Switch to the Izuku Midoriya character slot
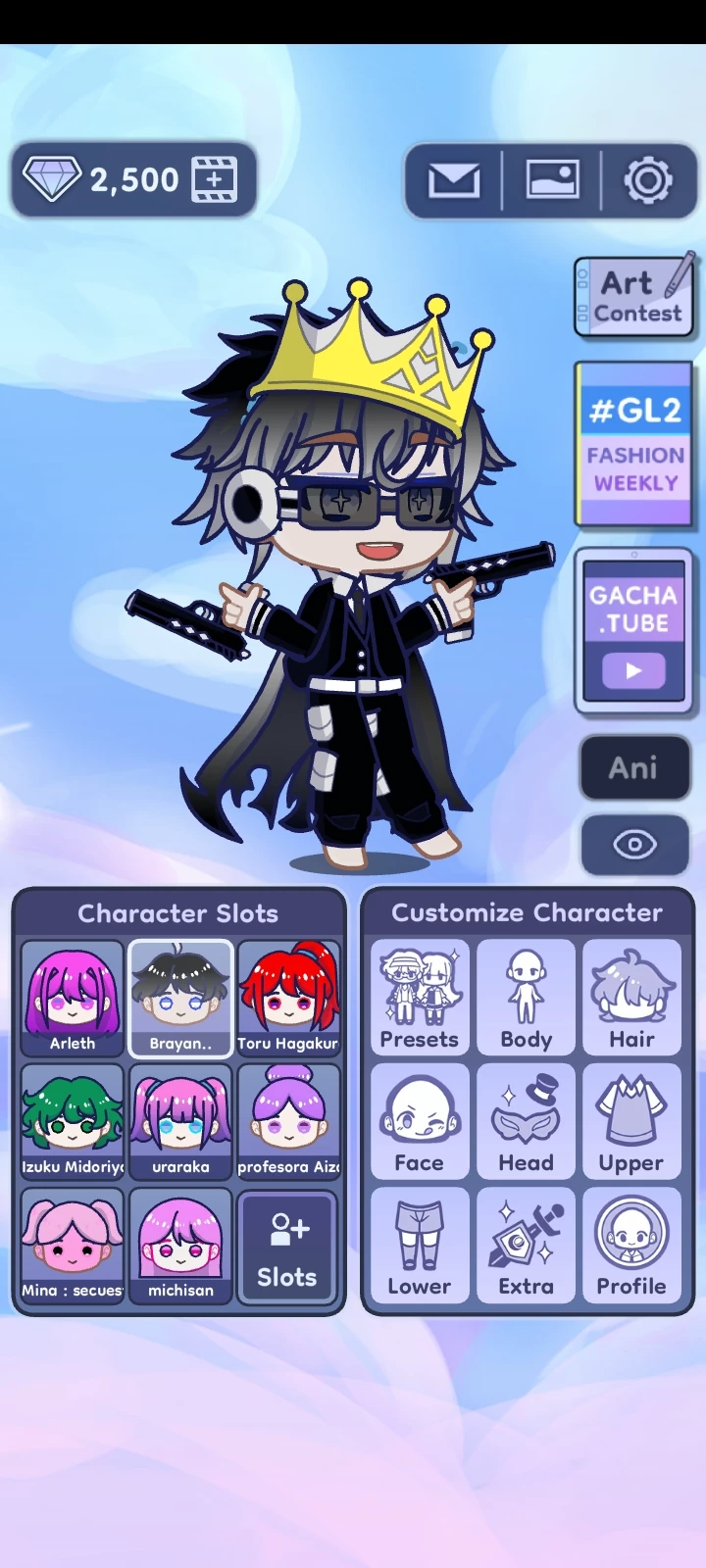 73,1121
